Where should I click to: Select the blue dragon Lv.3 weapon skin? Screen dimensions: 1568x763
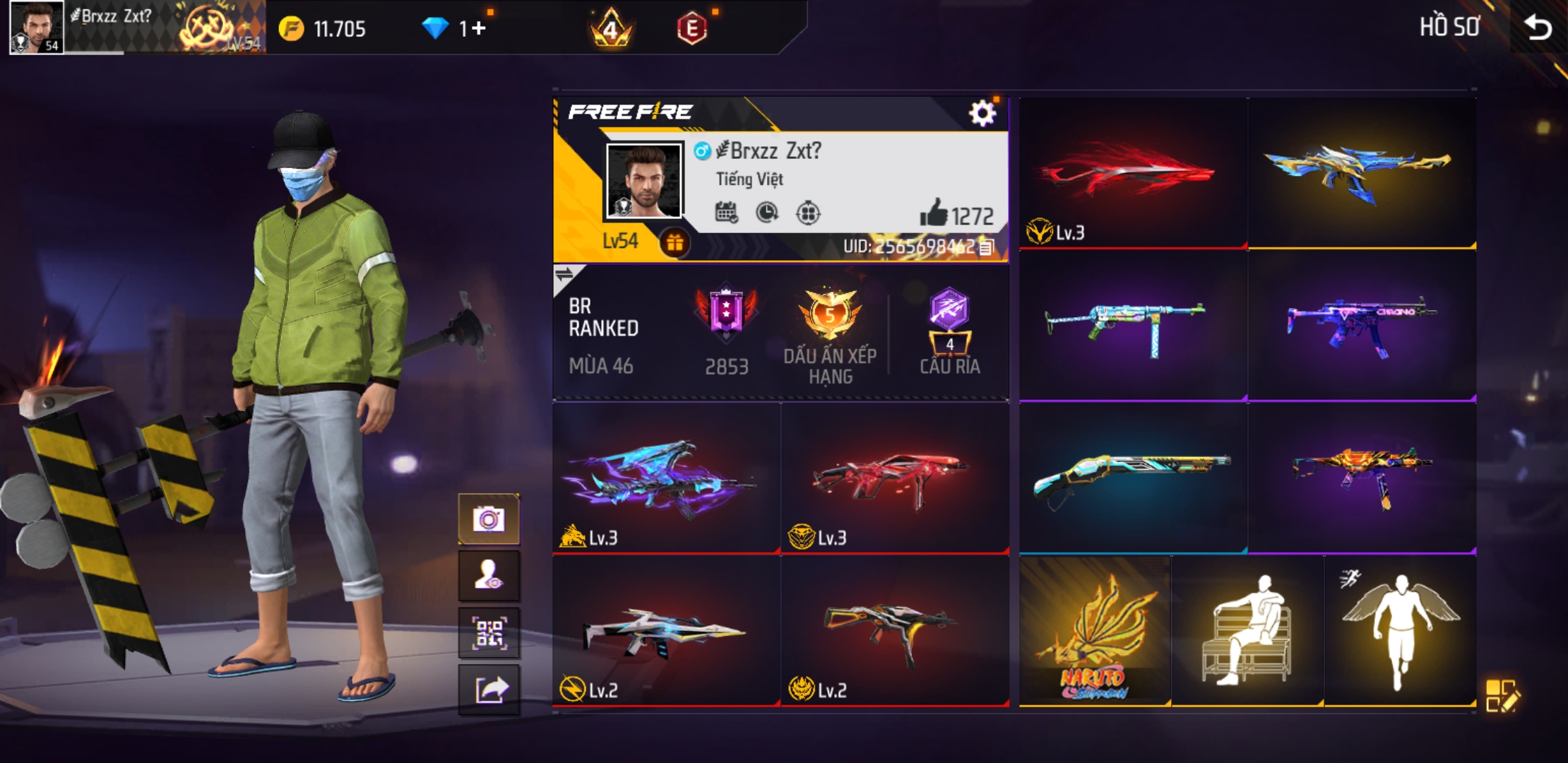[666, 478]
